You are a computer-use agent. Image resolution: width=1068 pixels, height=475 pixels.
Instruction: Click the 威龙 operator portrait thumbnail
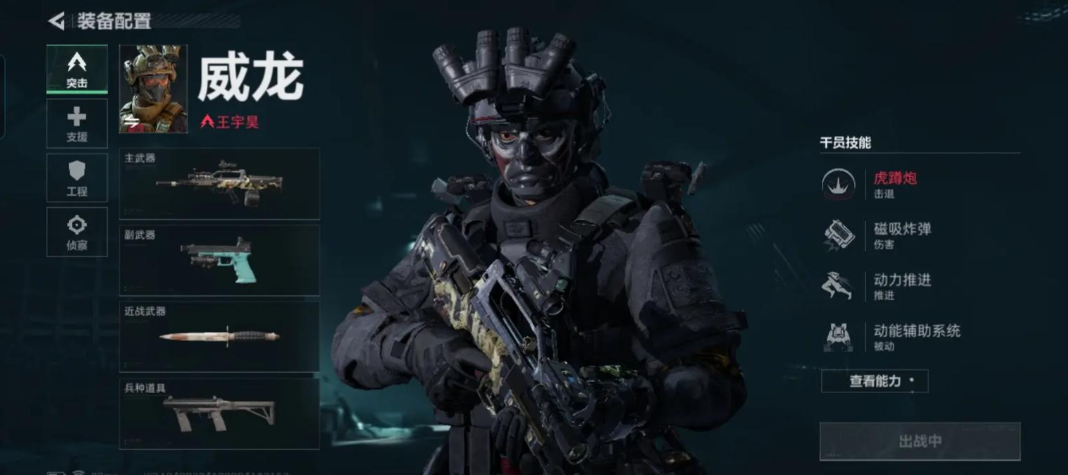click(x=153, y=89)
